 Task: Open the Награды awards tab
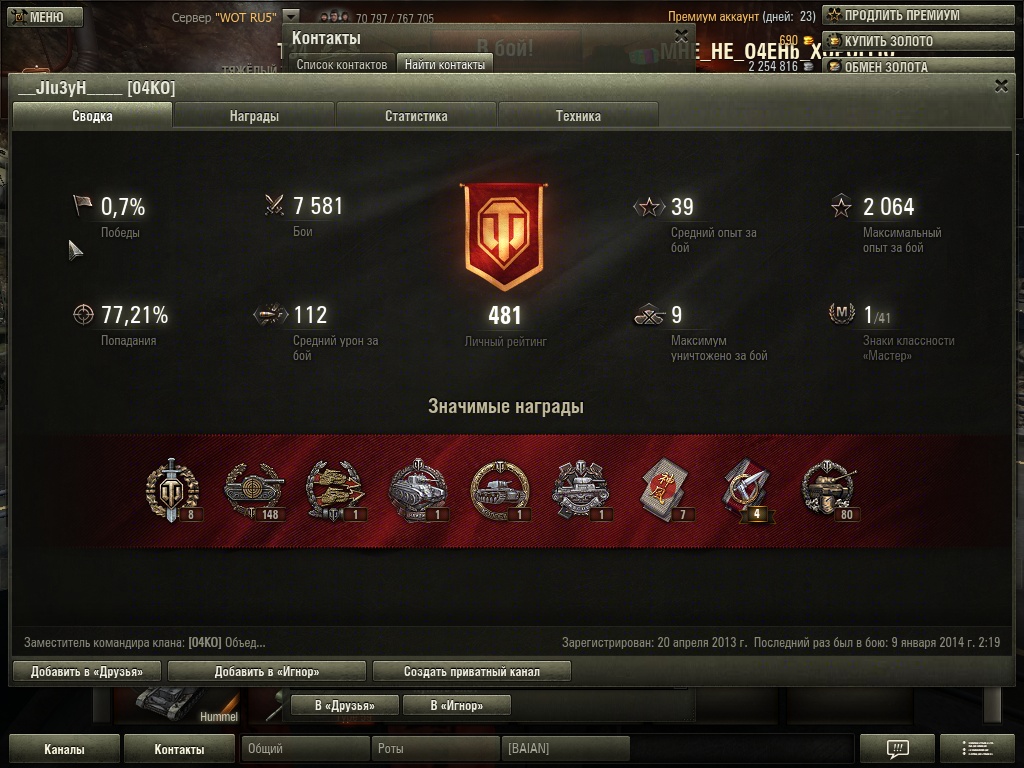pos(254,116)
